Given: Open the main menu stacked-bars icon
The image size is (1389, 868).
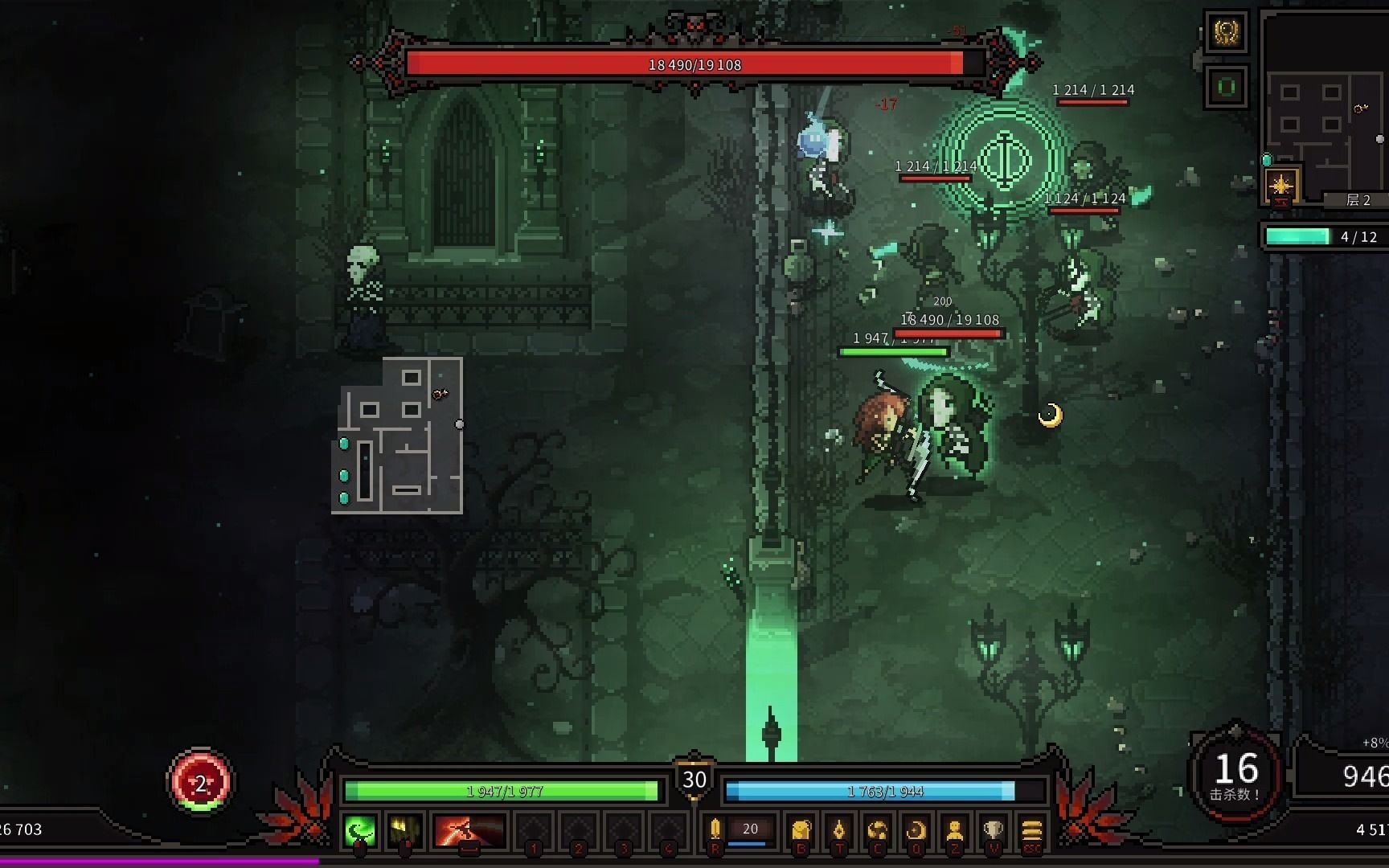Looking at the screenshot, I should point(1032,830).
